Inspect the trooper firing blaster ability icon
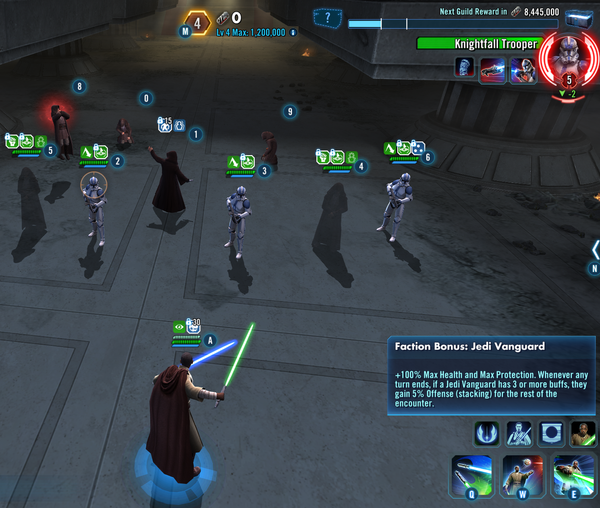This screenshot has height=508, width=600. pos(522,68)
